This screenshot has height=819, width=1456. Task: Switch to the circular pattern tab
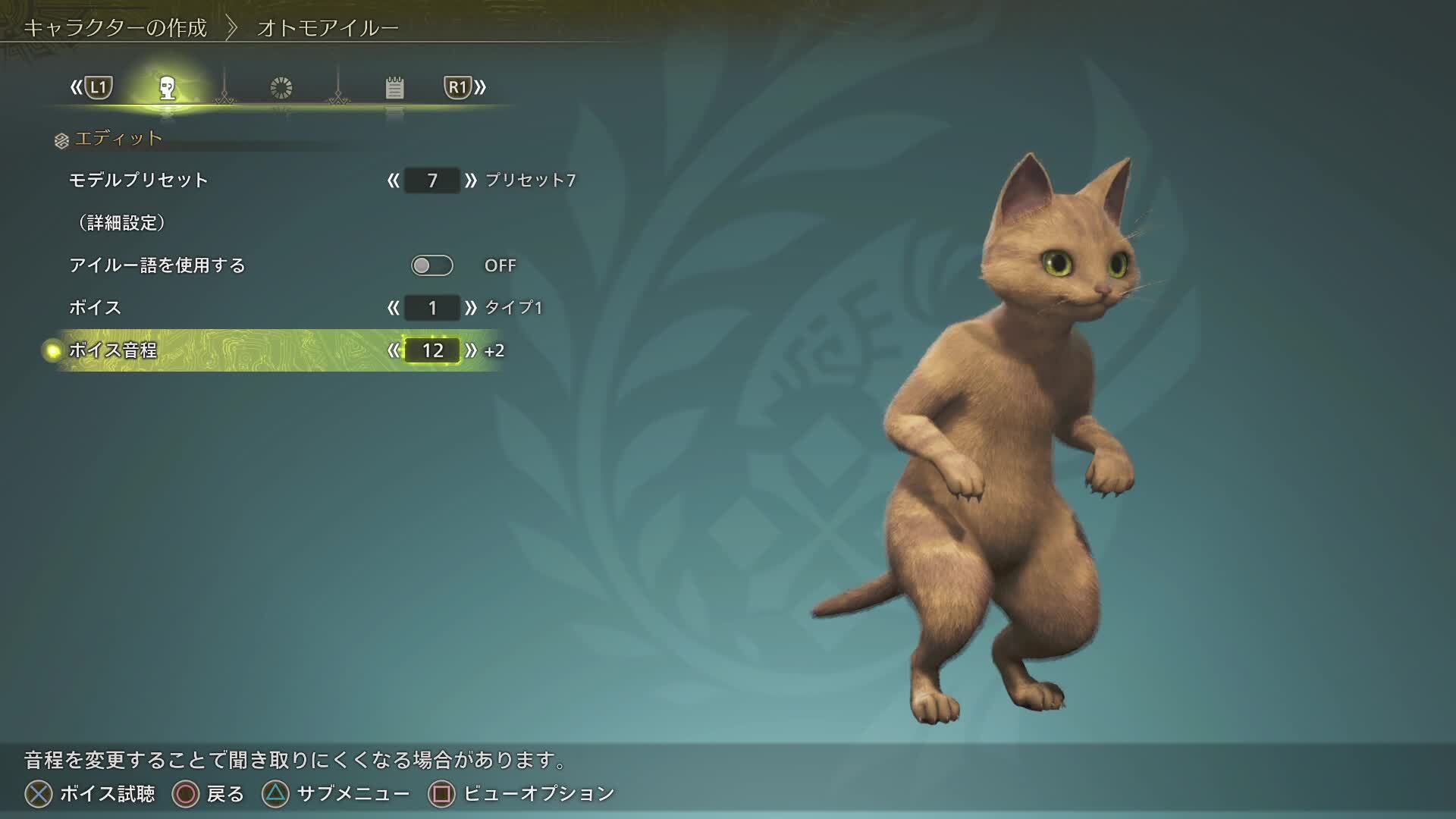281,88
